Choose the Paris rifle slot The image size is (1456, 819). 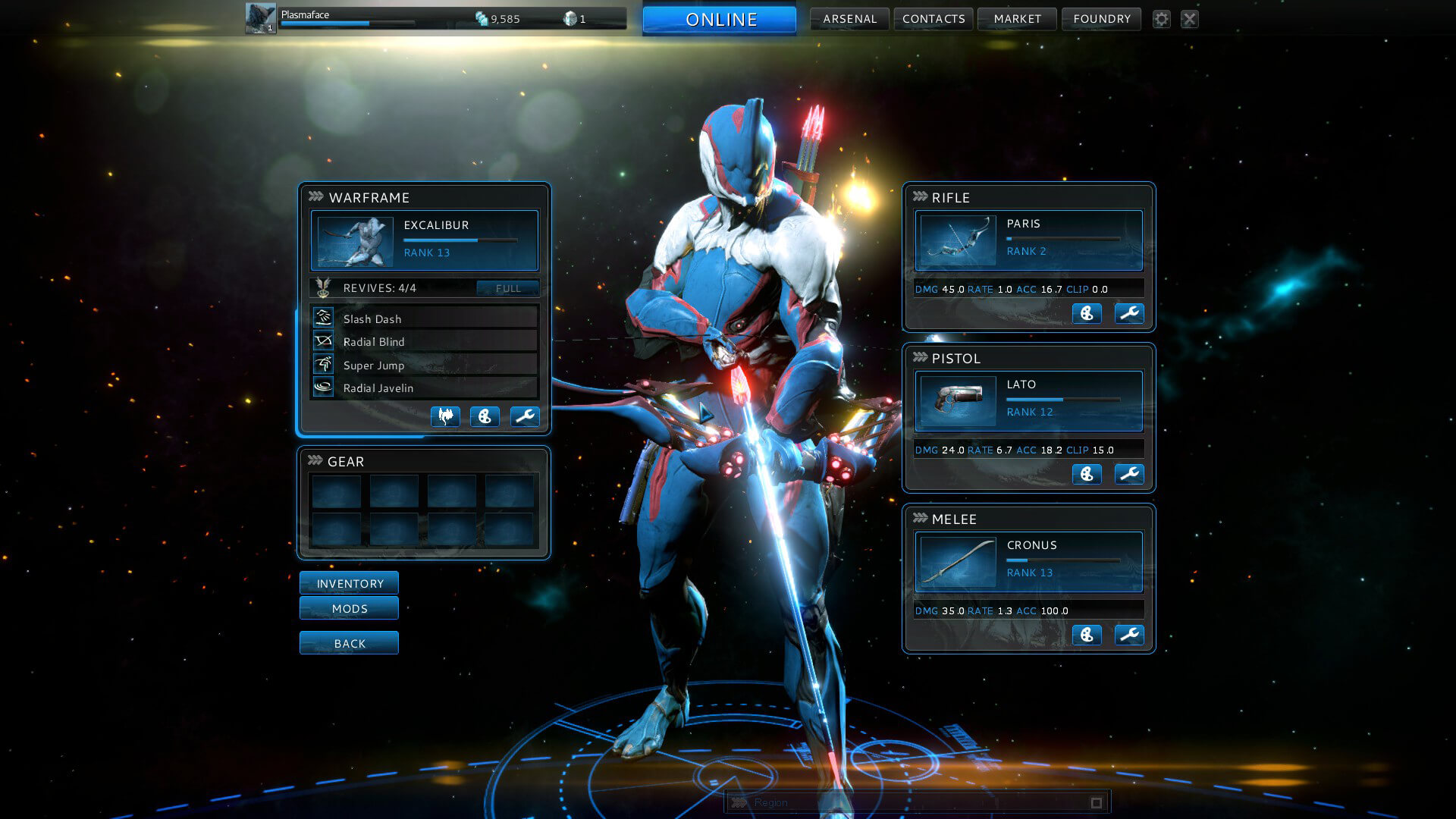pos(1028,240)
